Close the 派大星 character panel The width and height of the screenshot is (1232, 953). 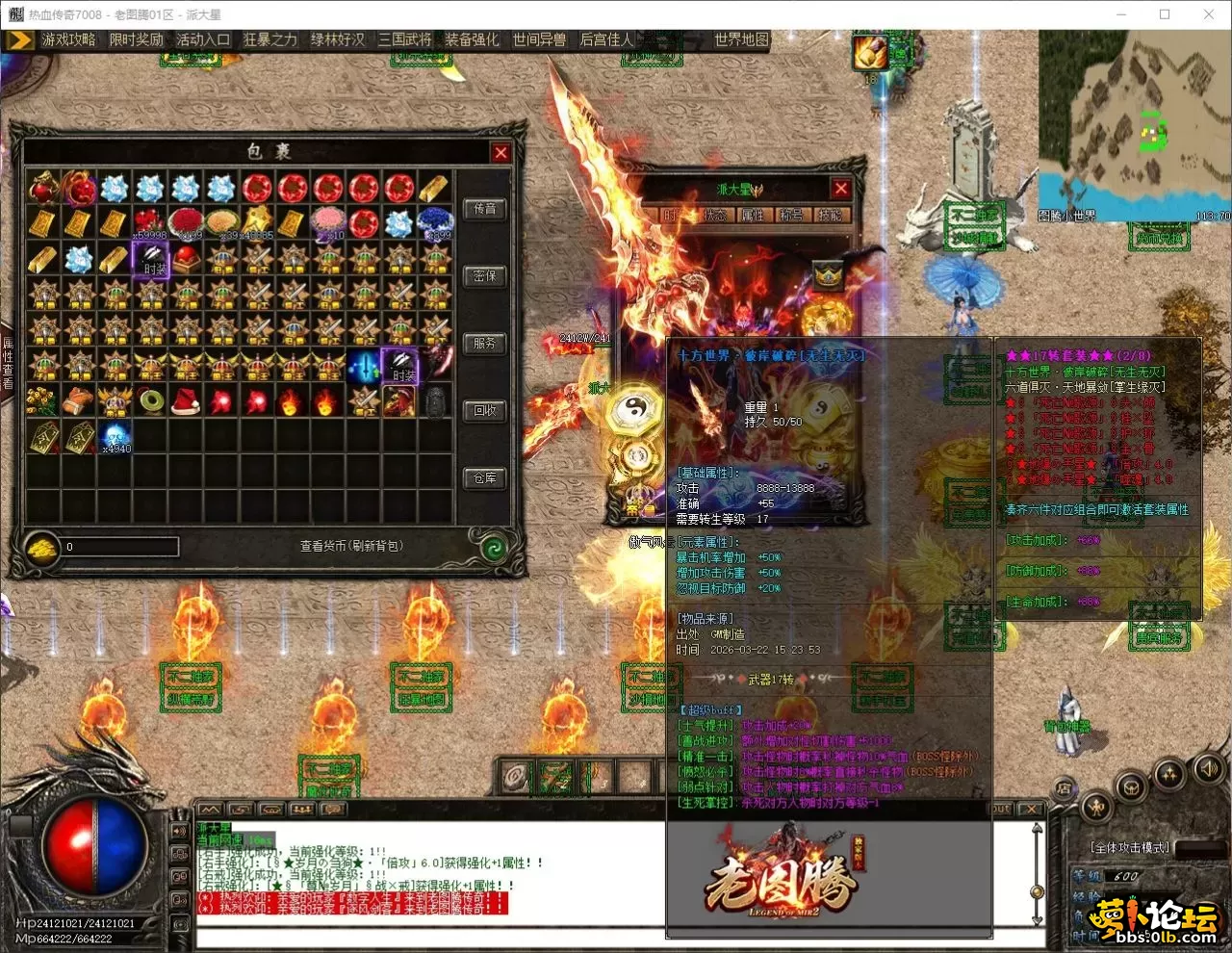[x=840, y=189]
